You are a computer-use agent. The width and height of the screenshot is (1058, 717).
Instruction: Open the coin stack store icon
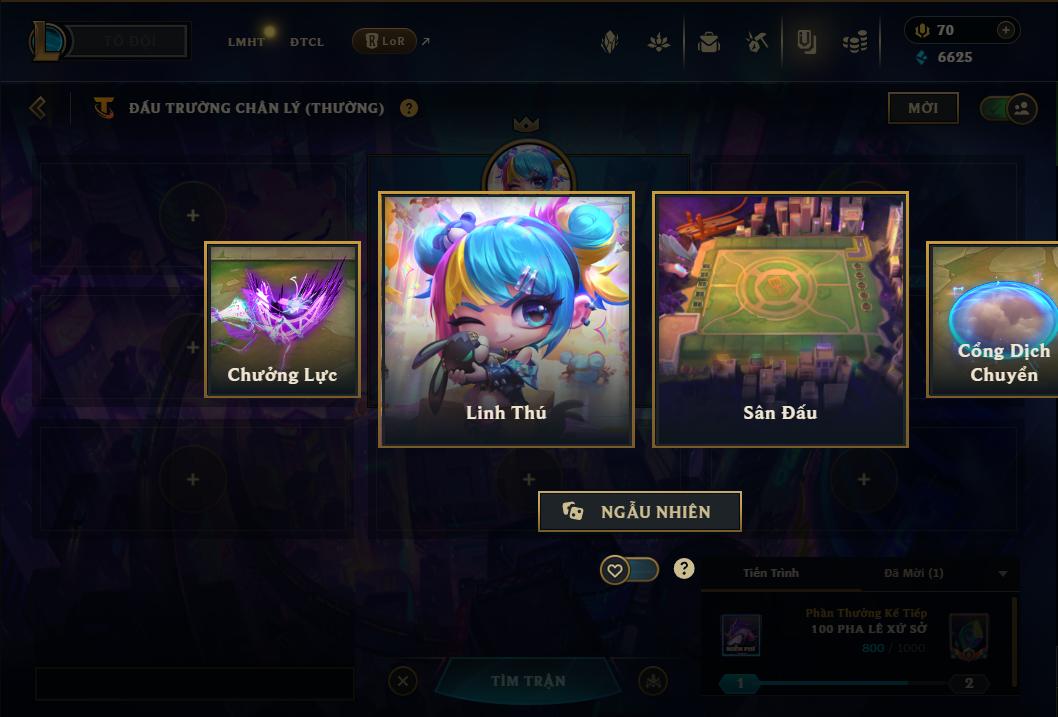pyautogui.click(x=854, y=42)
